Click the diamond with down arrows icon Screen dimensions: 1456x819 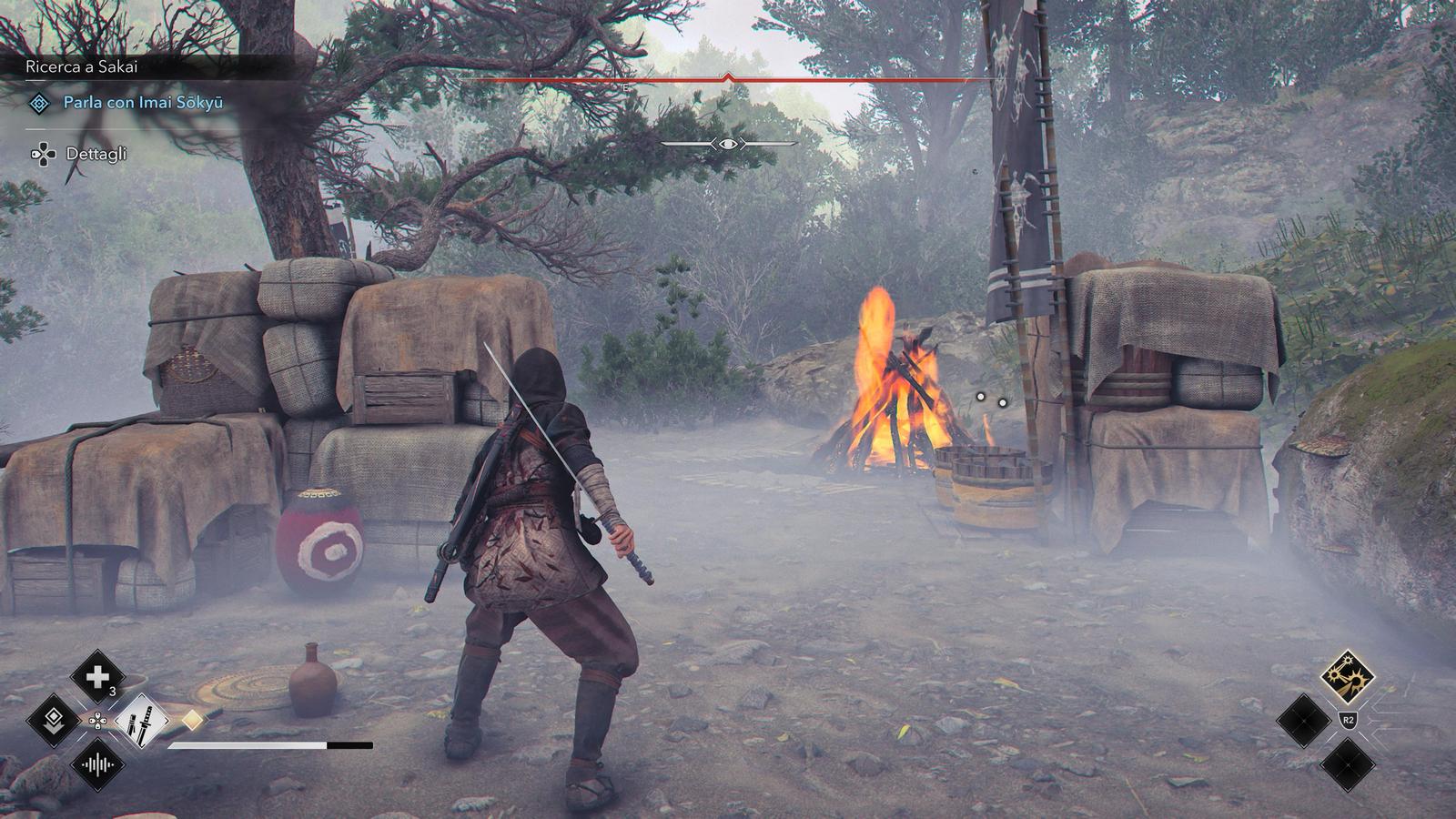pyautogui.click(x=53, y=720)
